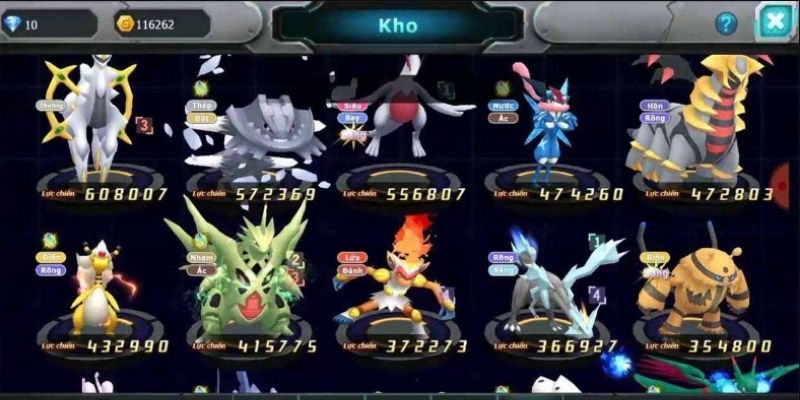Image resolution: width=800 pixels, height=400 pixels.
Task: Select the ice dragon with power 366927
Action: [549, 285]
